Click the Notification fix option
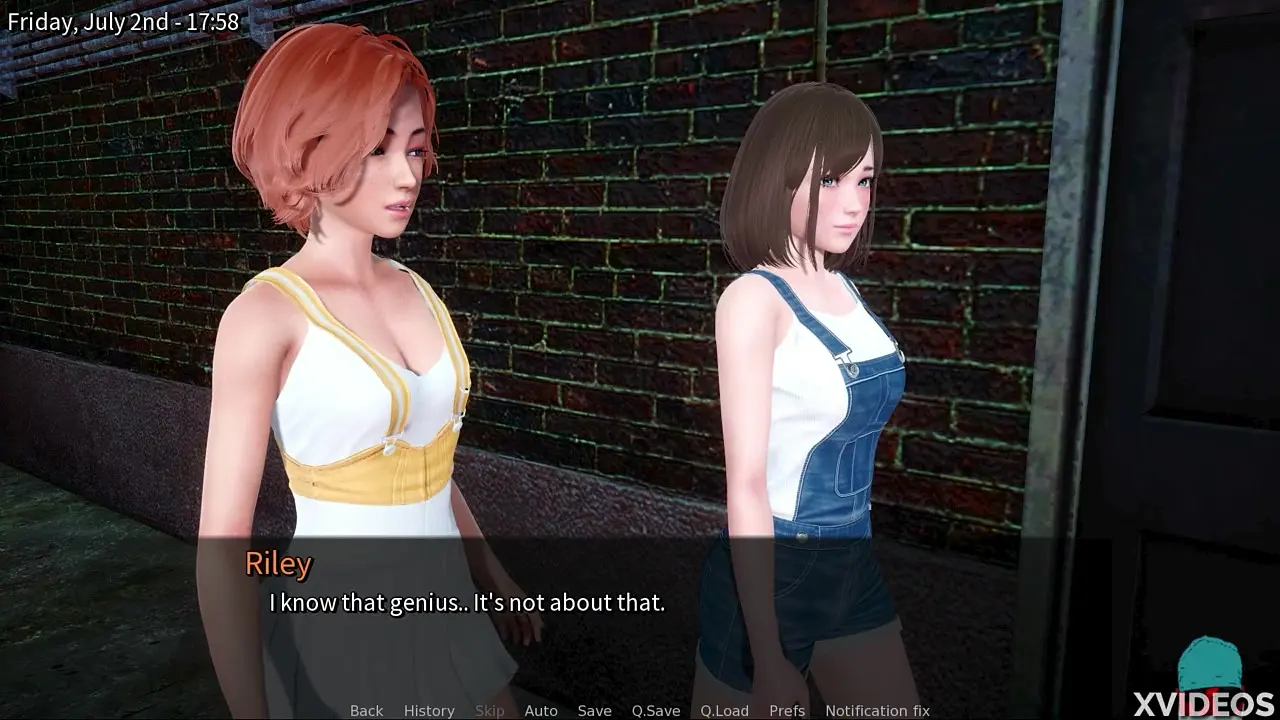Image resolution: width=1280 pixels, height=720 pixels. click(877, 710)
